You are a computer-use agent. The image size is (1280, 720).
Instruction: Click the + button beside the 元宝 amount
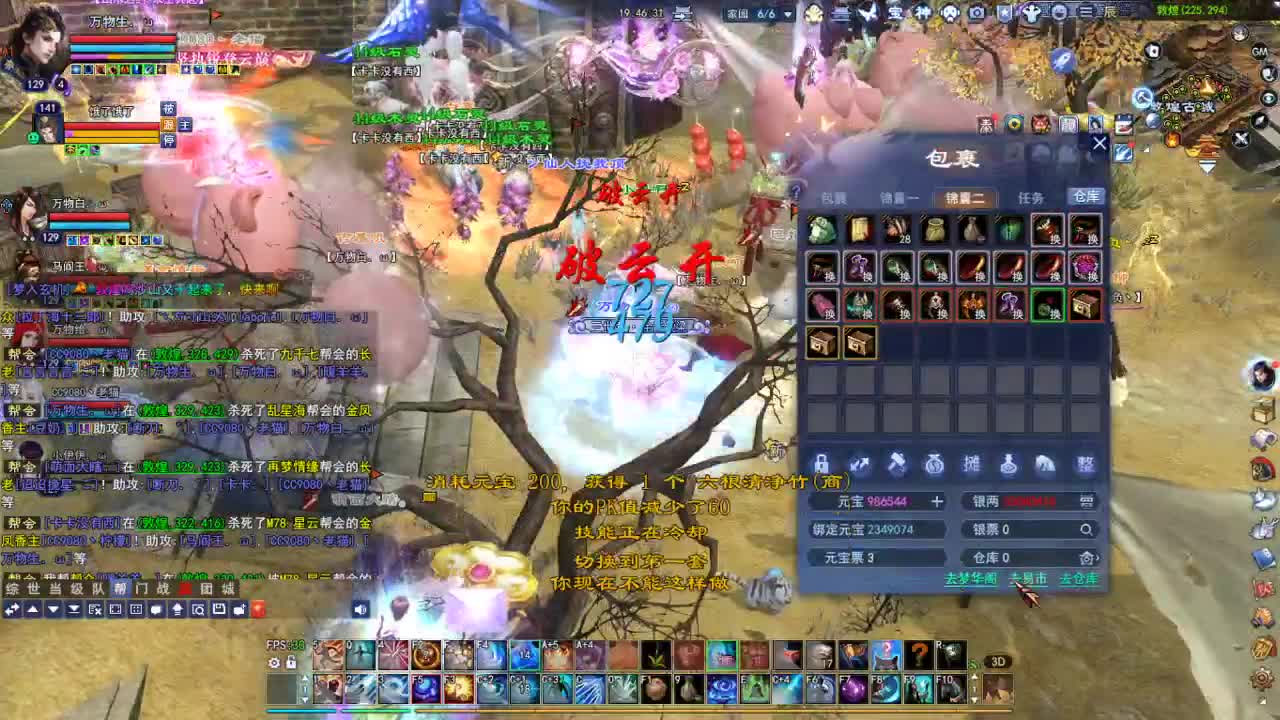click(x=939, y=500)
